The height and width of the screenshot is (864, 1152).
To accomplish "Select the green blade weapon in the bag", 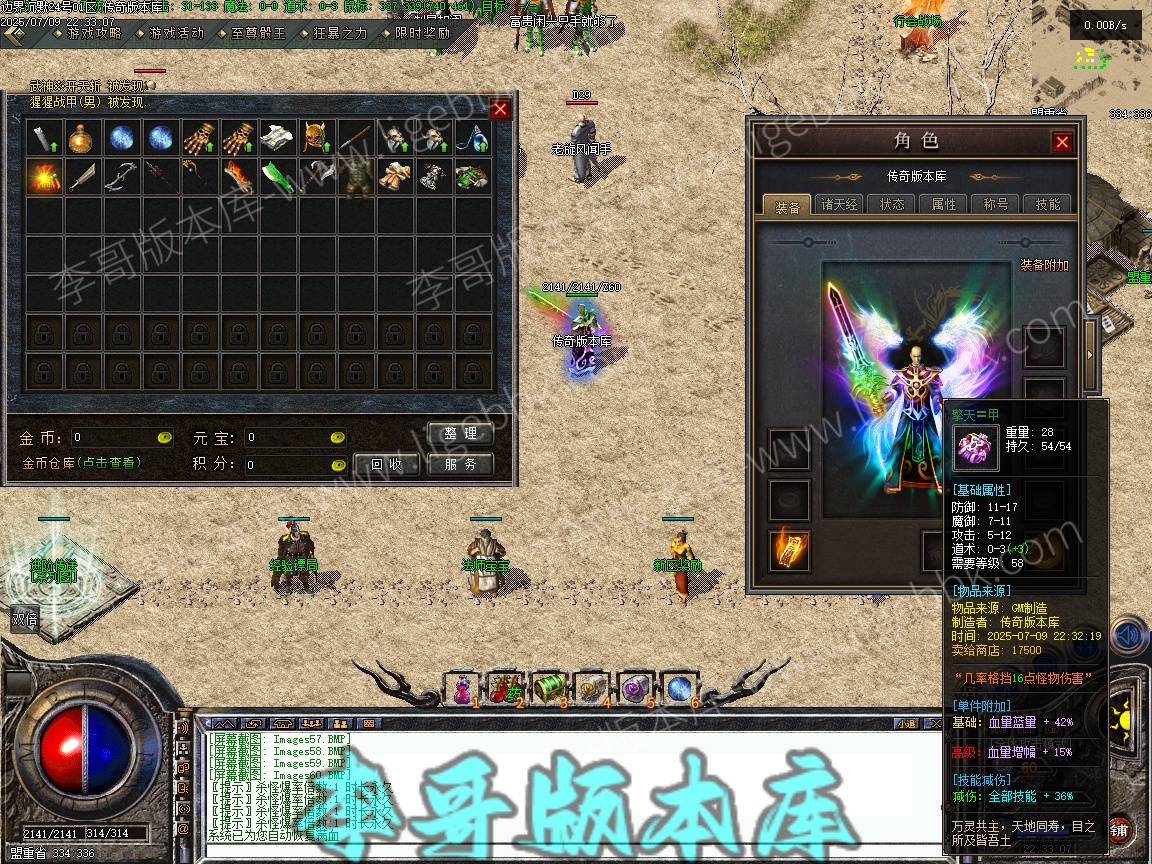I will point(277,177).
